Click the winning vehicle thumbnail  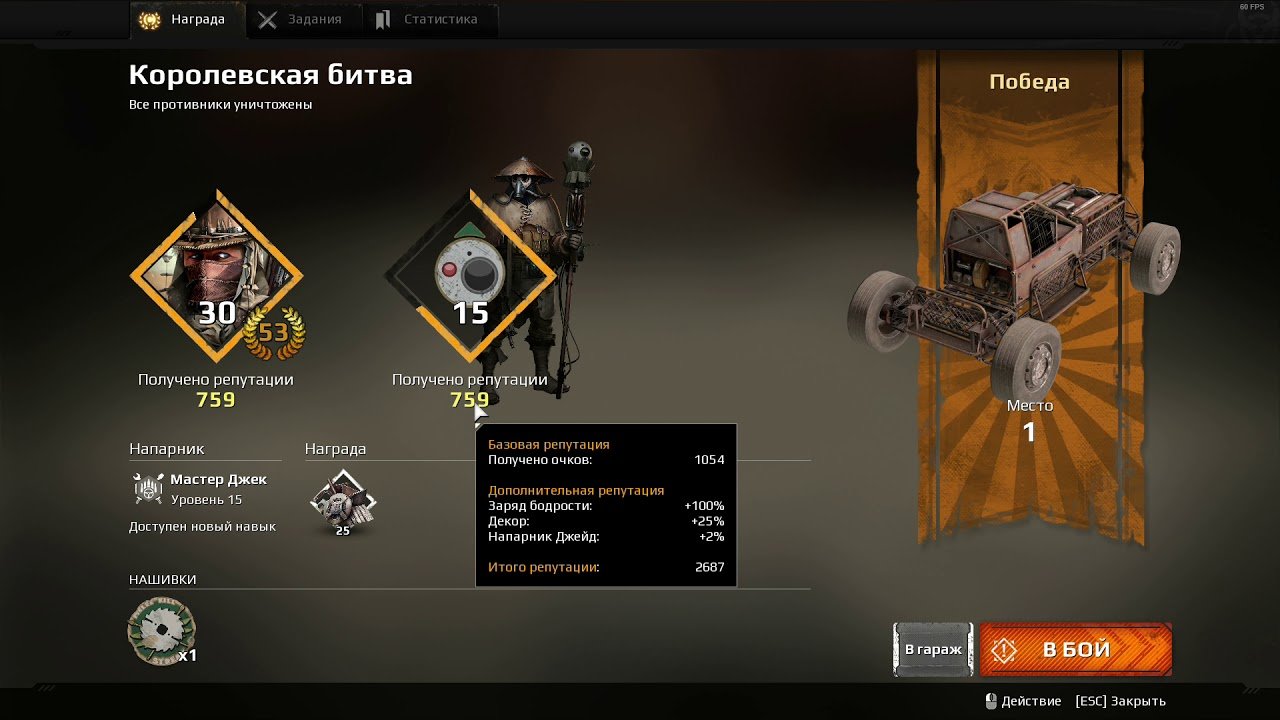1014,283
